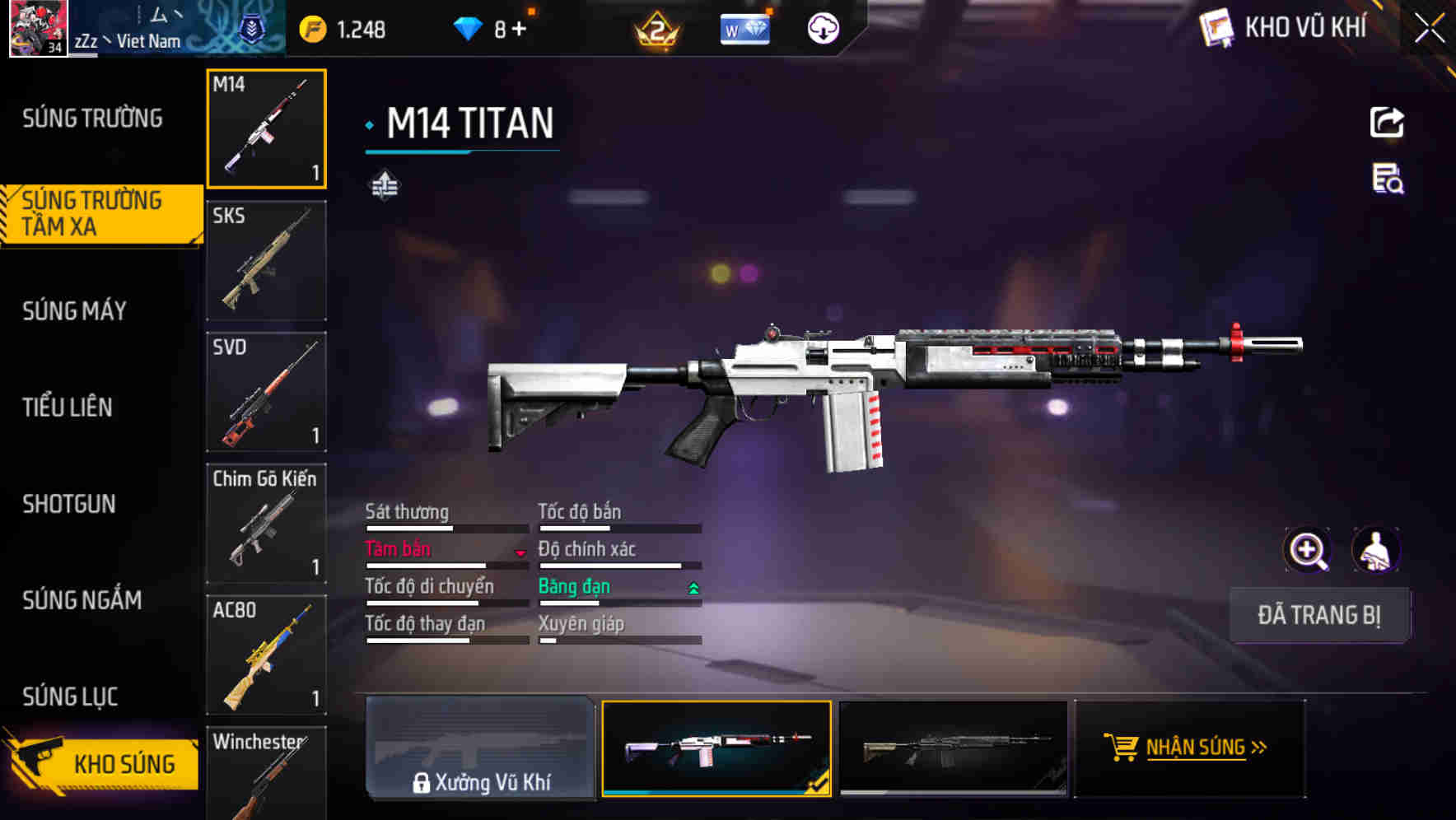Click Nhận Súng to get guns

[1189, 748]
